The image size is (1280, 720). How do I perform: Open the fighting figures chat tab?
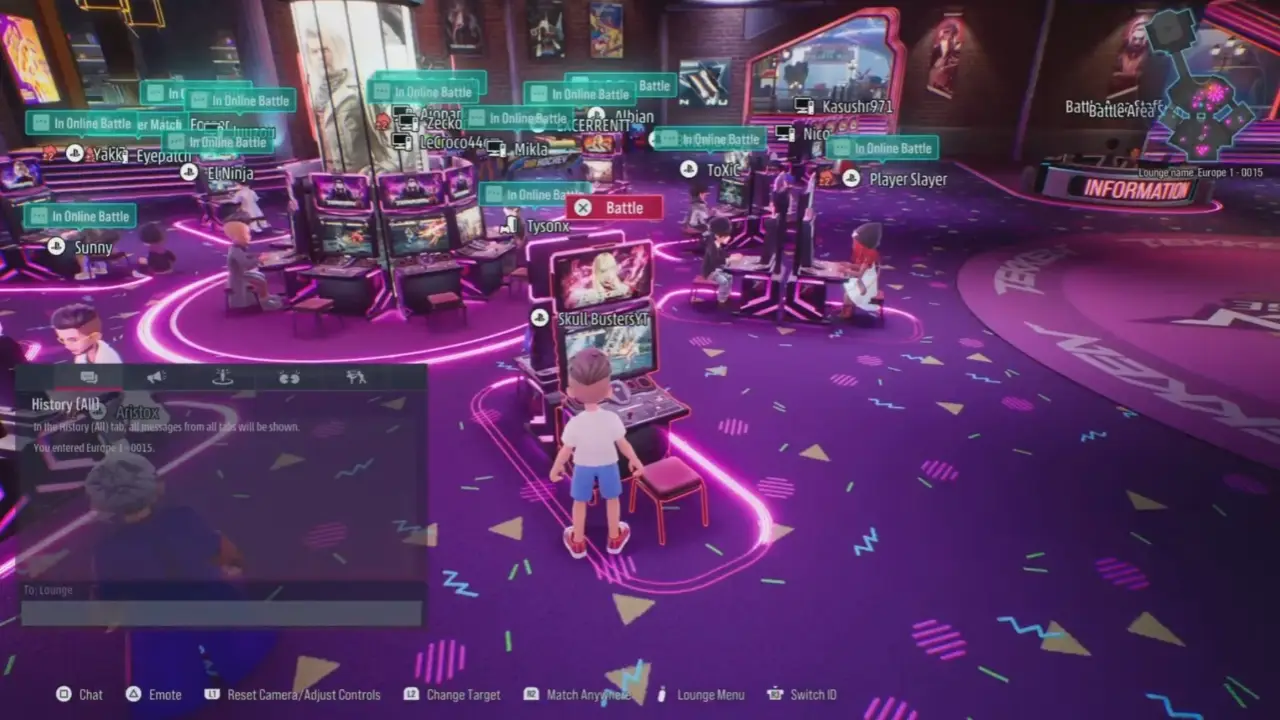356,377
